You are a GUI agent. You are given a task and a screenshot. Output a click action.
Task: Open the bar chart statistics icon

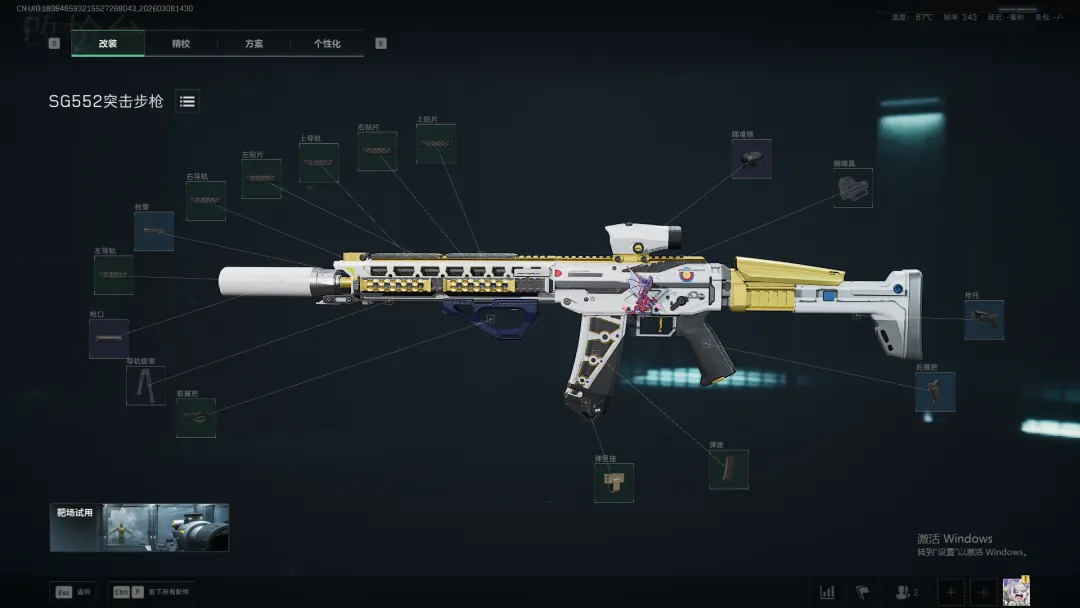[827, 592]
